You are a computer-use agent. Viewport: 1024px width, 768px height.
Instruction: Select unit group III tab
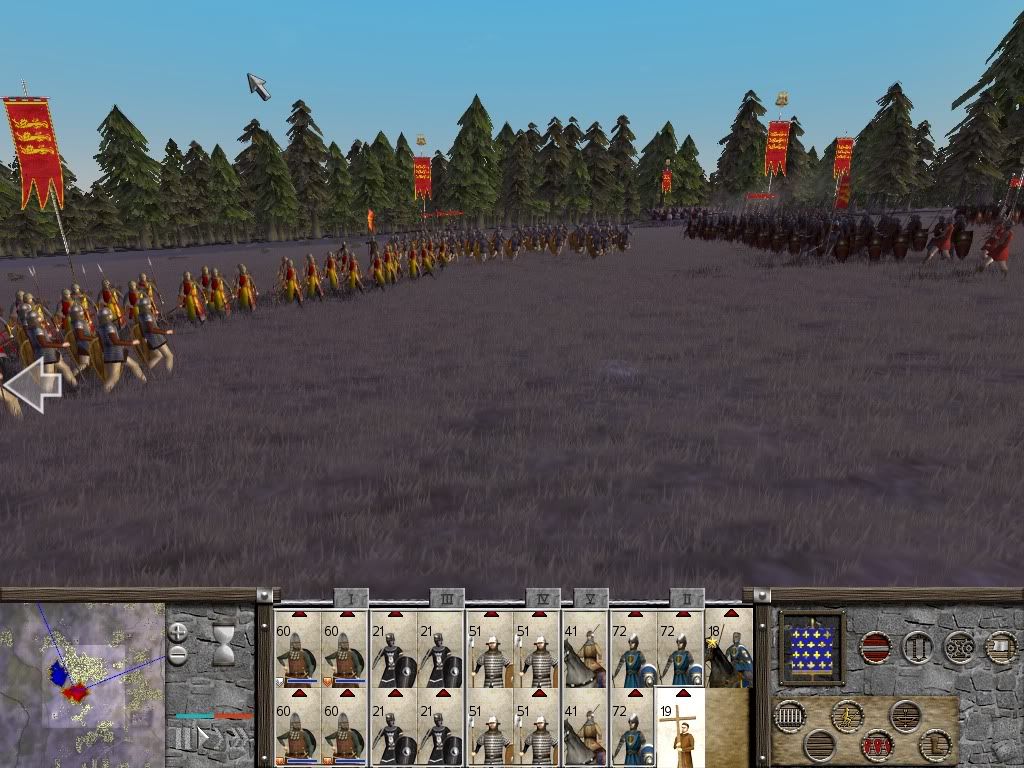pyautogui.click(x=446, y=598)
